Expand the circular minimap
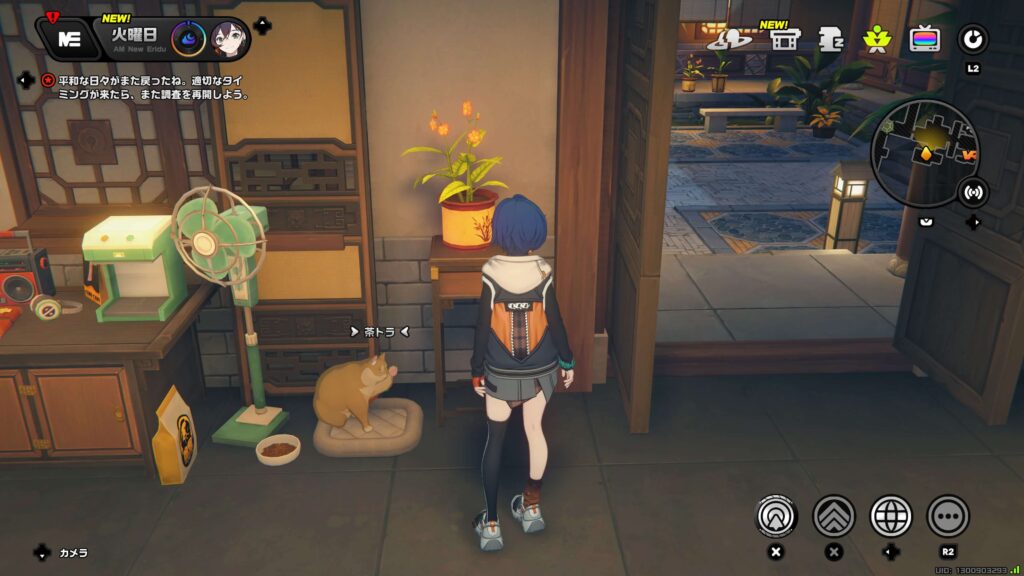The image size is (1024, 576). [924, 152]
